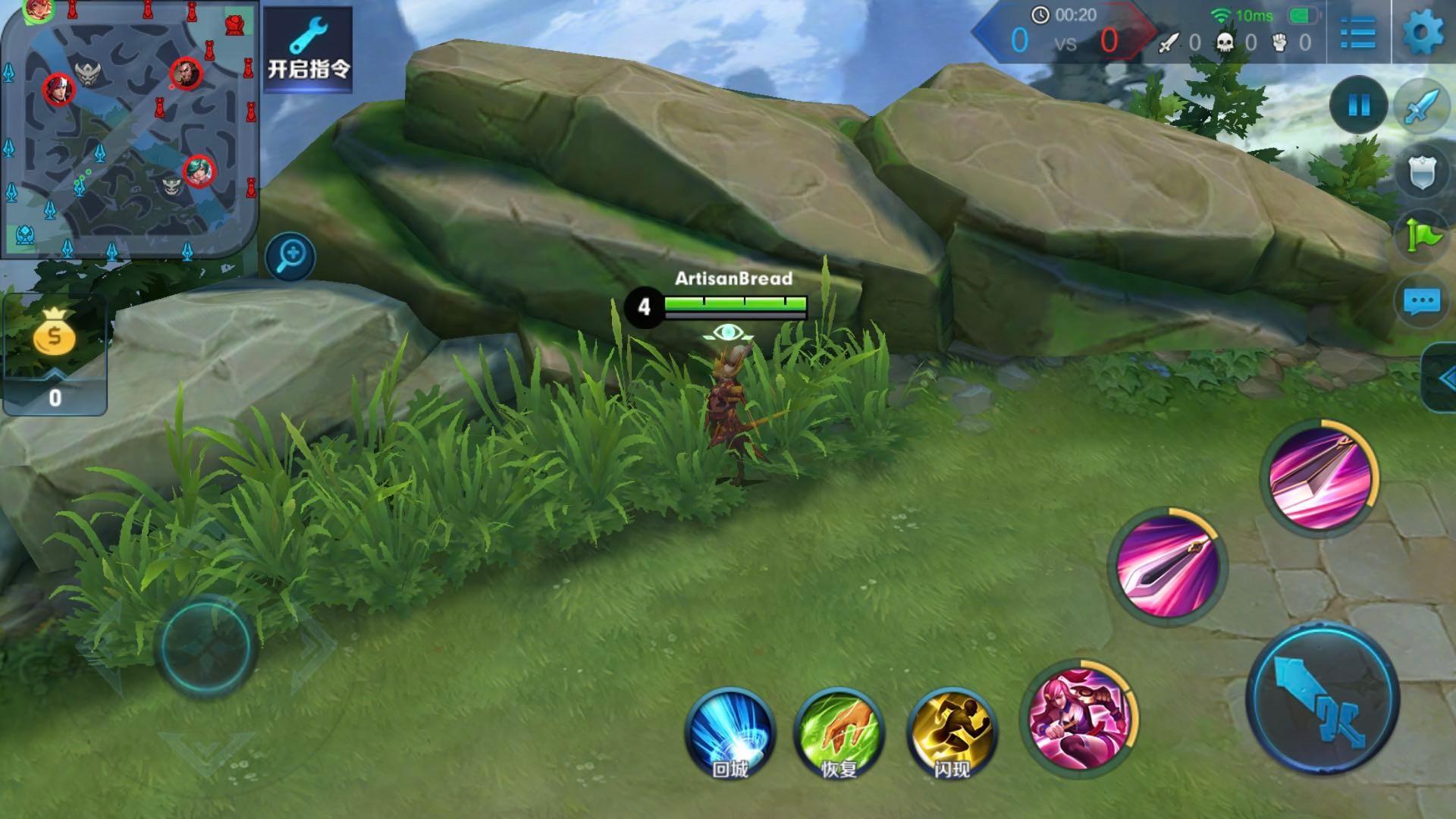Tap the magnifier zoom button
Screen dimensions: 1456x819
pyautogui.click(x=290, y=256)
